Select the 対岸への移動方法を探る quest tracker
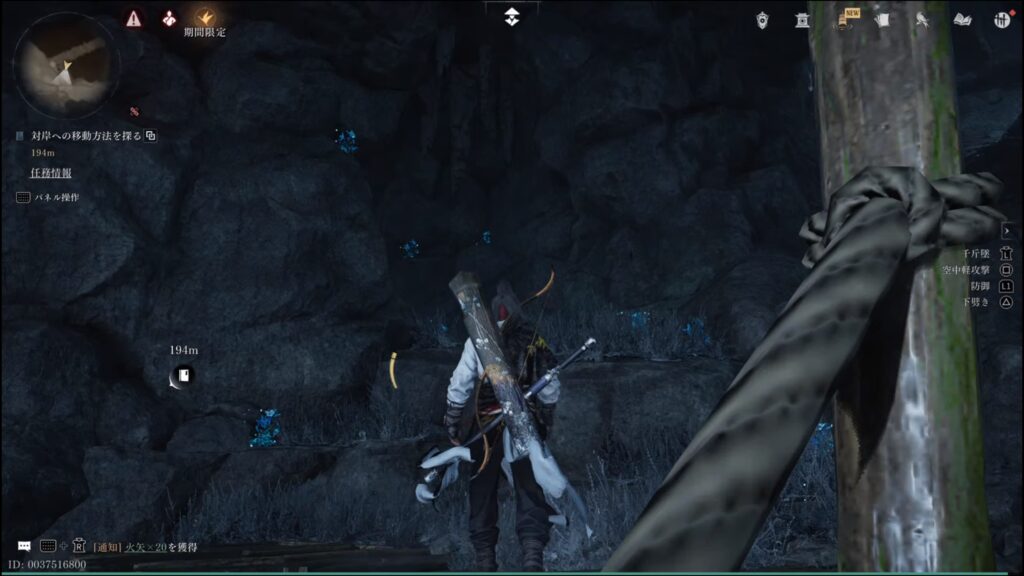This screenshot has height=576, width=1024. pyautogui.click(x=84, y=135)
